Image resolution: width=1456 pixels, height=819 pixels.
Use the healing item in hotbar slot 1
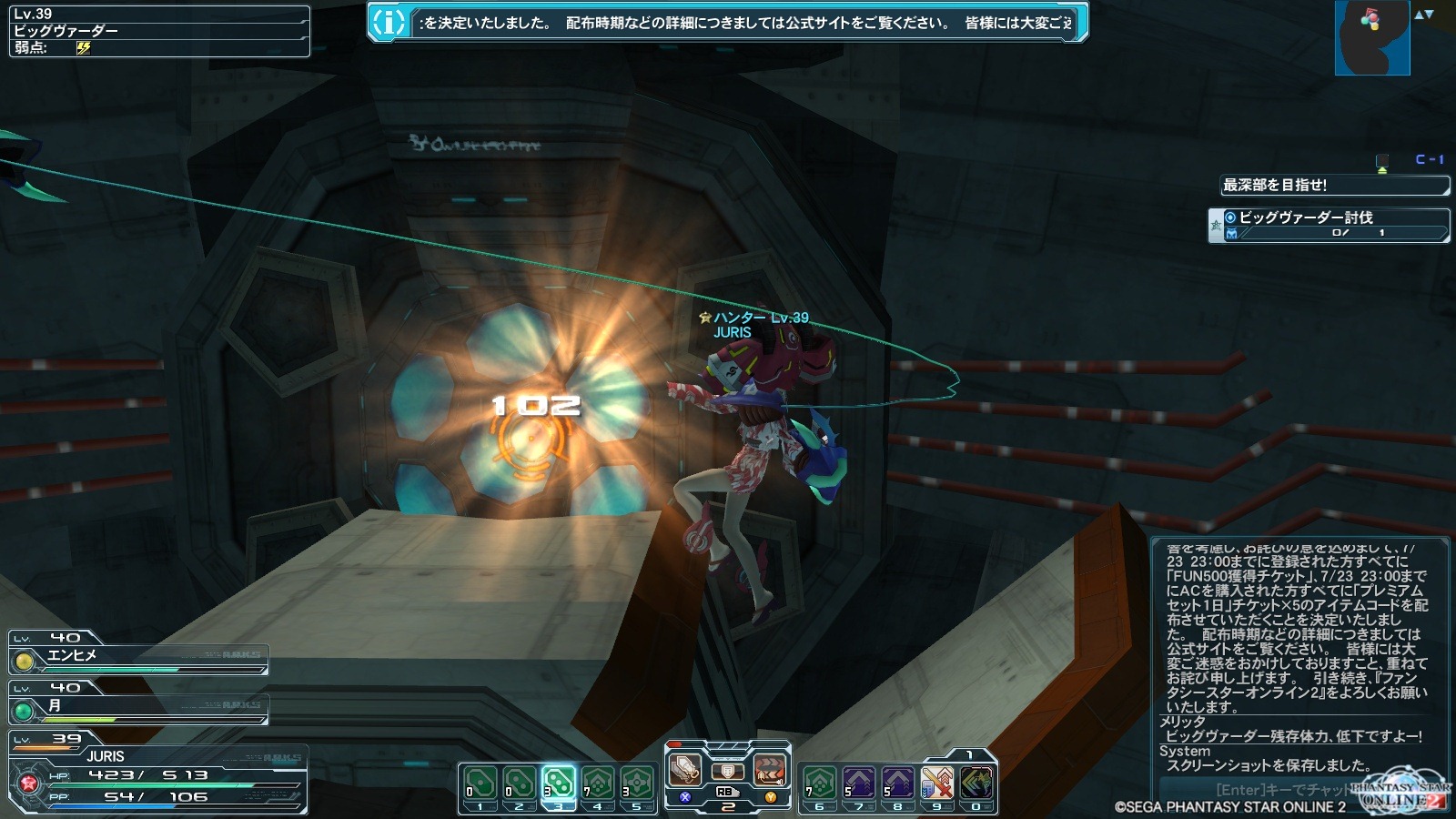(480, 783)
